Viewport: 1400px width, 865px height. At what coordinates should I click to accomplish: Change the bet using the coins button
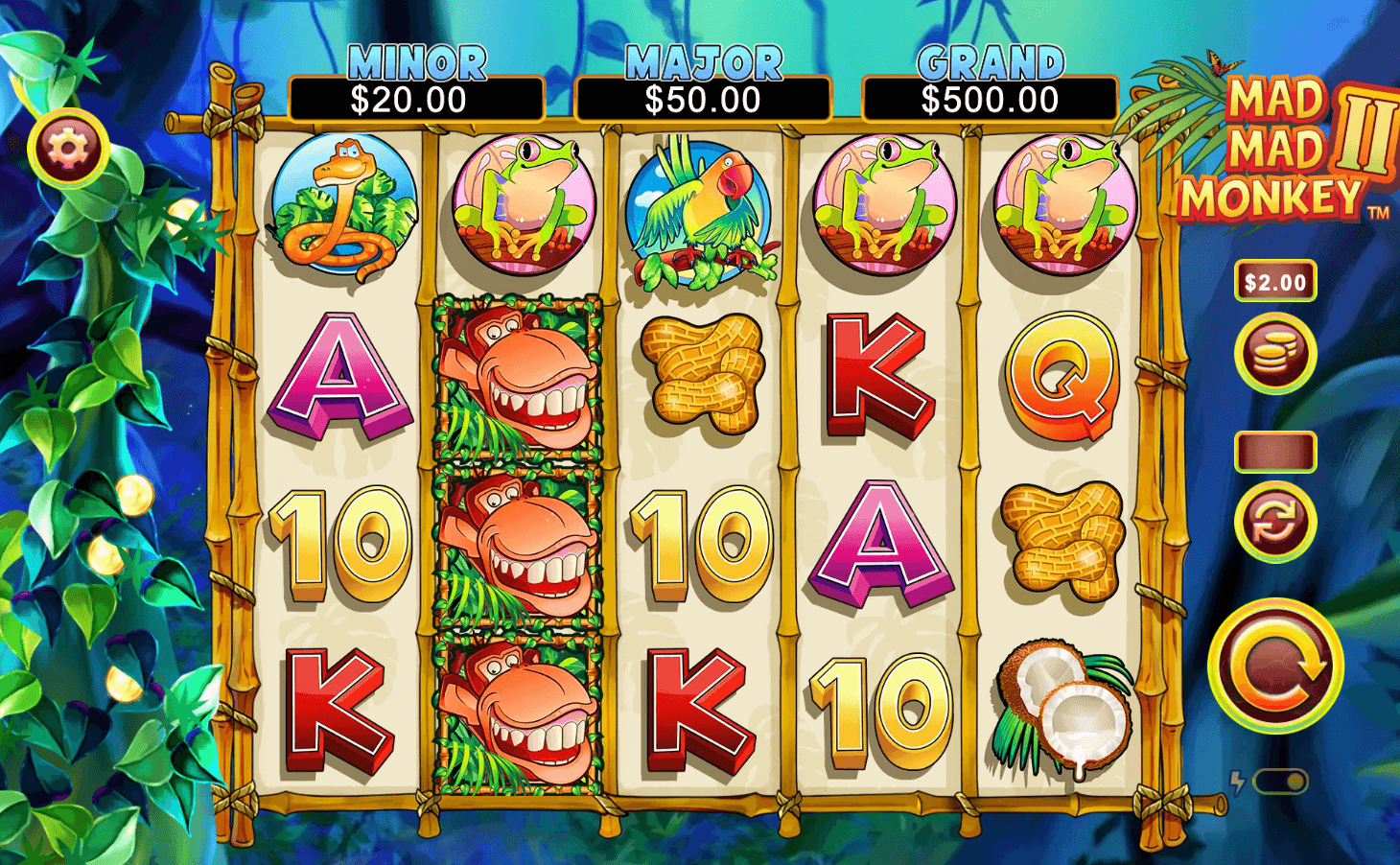(1274, 354)
